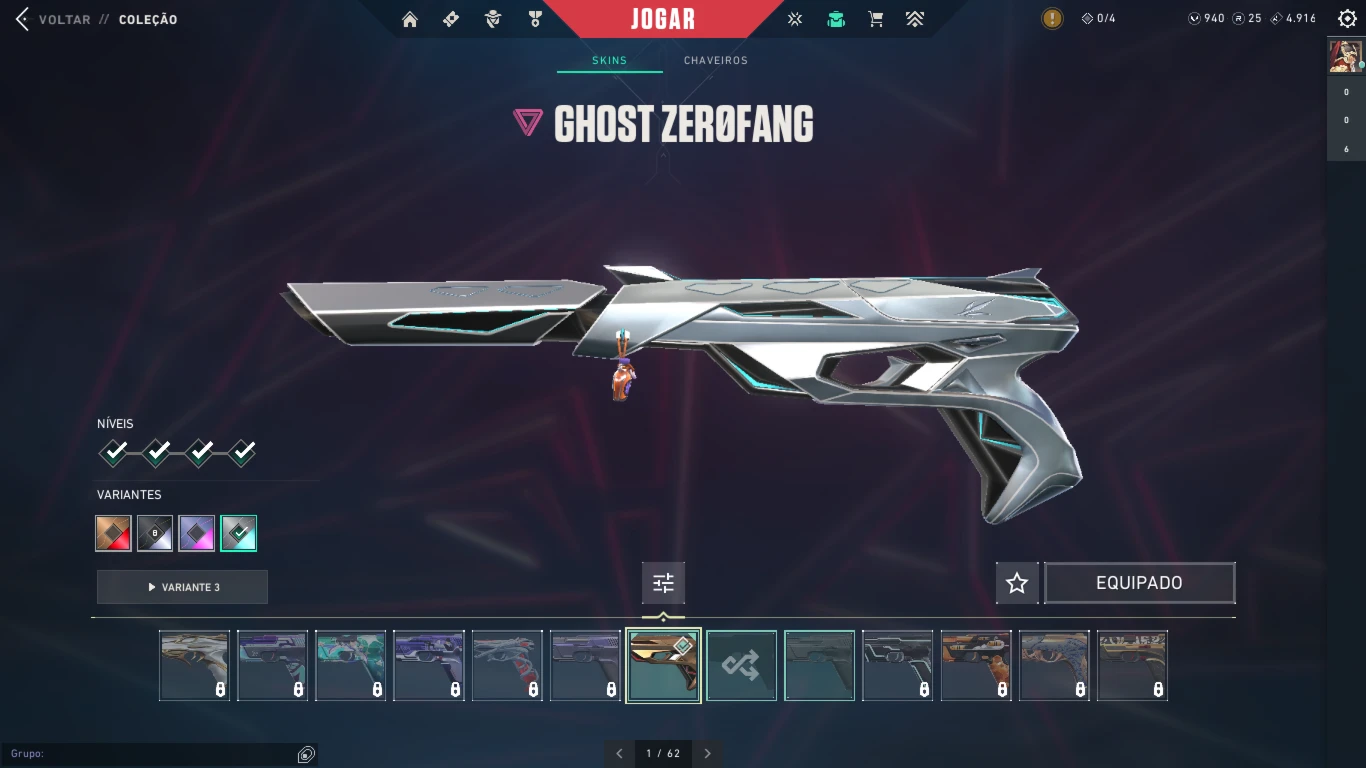The height and width of the screenshot is (768, 1366).
Task: Choose the purple and pink variant swatch
Action: pos(197,533)
